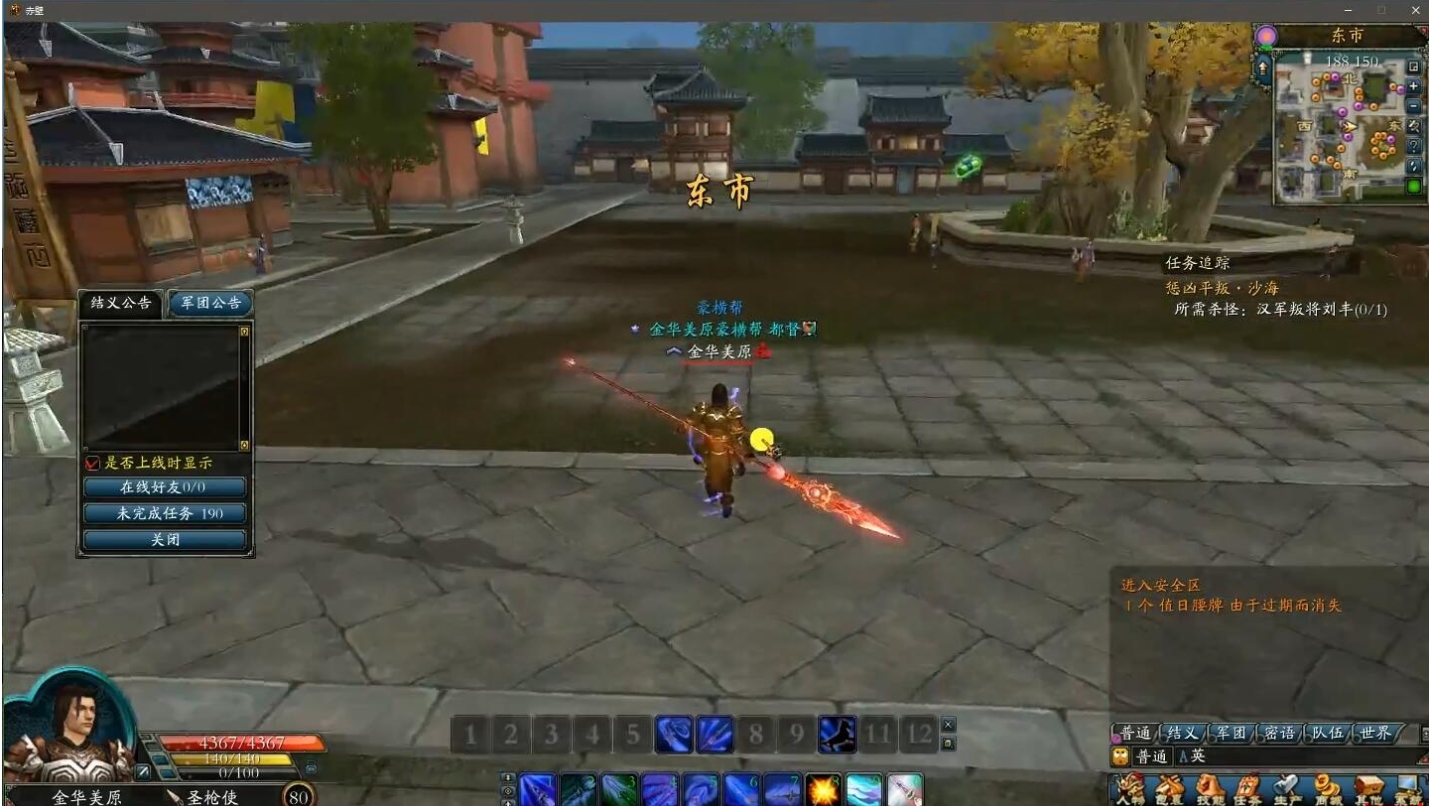Select the 普通 chat channel tab

click(x=1135, y=733)
